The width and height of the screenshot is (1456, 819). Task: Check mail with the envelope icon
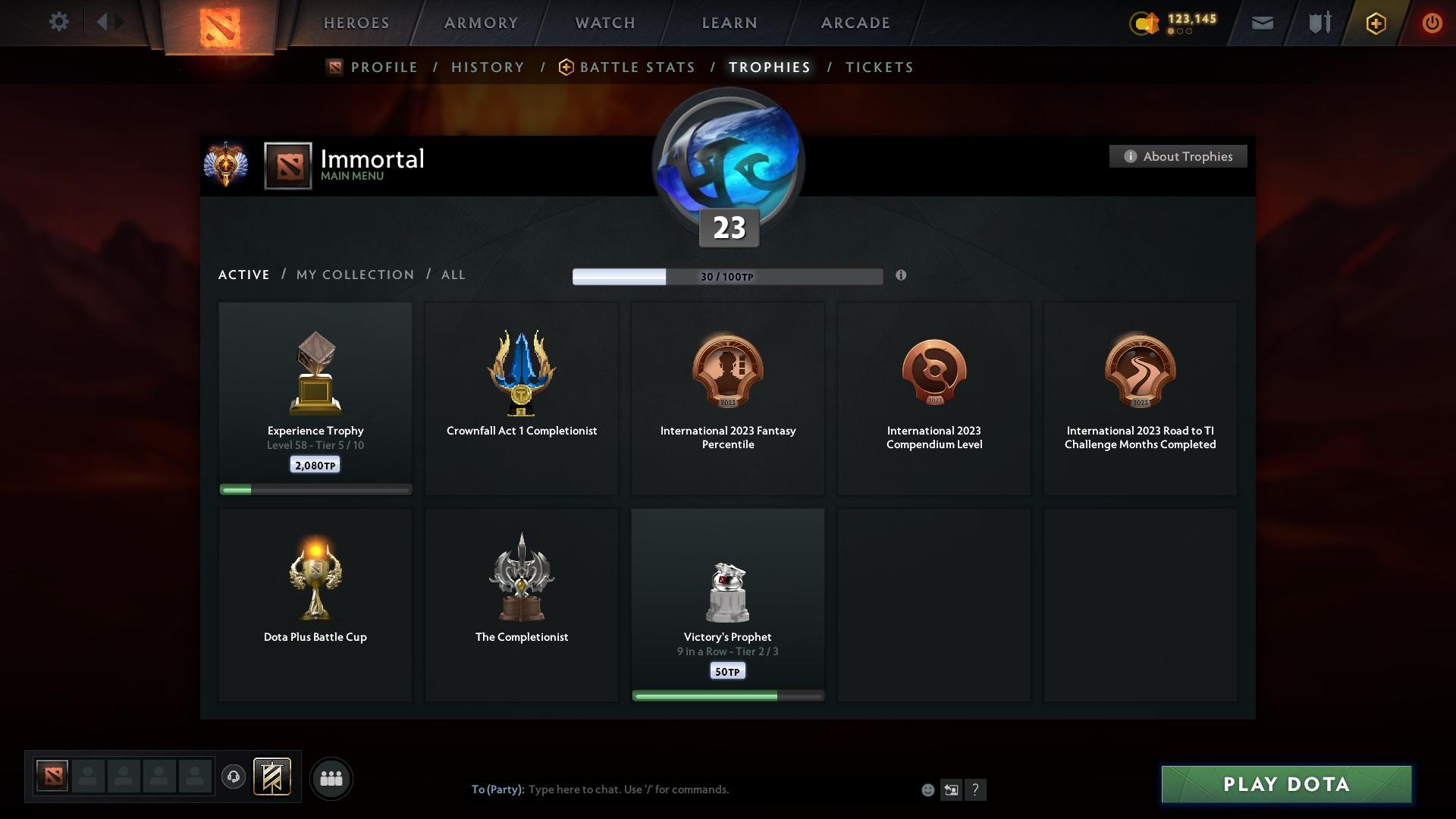(1261, 22)
